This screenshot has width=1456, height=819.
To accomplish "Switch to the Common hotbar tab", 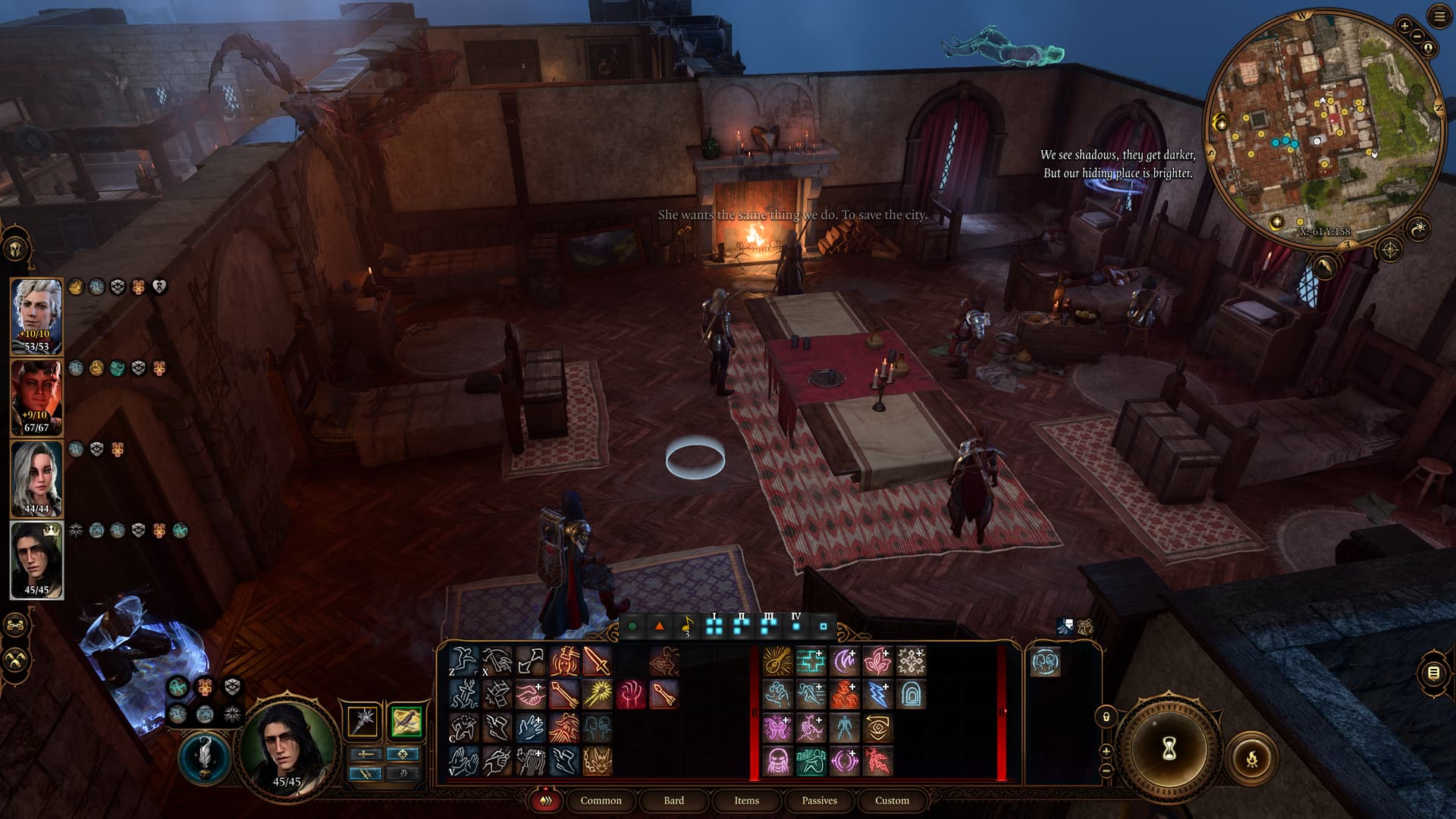I will (x=601, y=800).
